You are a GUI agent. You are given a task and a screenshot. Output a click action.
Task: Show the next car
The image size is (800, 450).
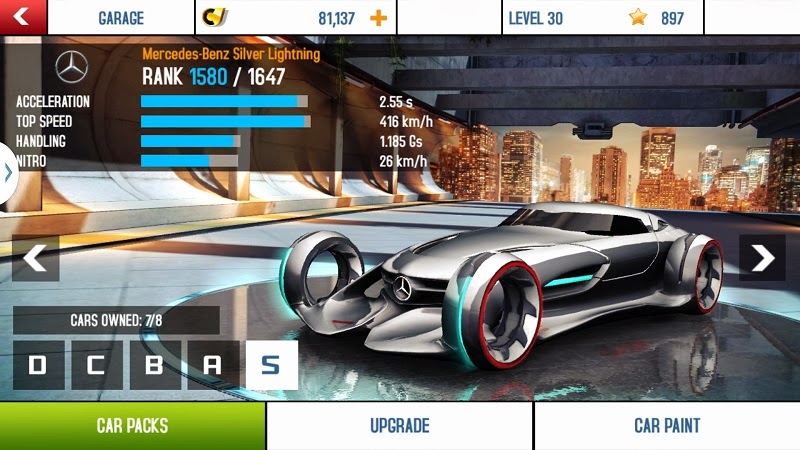pos(763,258)
